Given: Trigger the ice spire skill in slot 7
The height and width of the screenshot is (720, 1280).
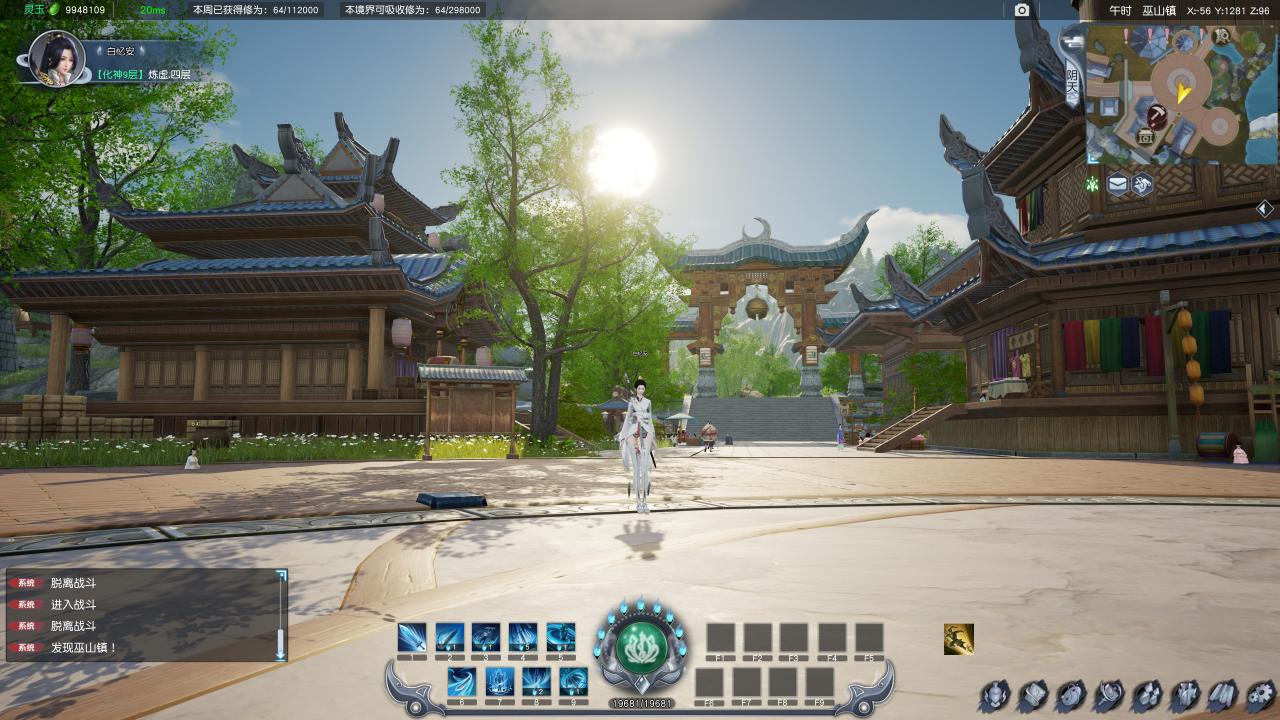Looking at the screenshot, I should [499, 681].
